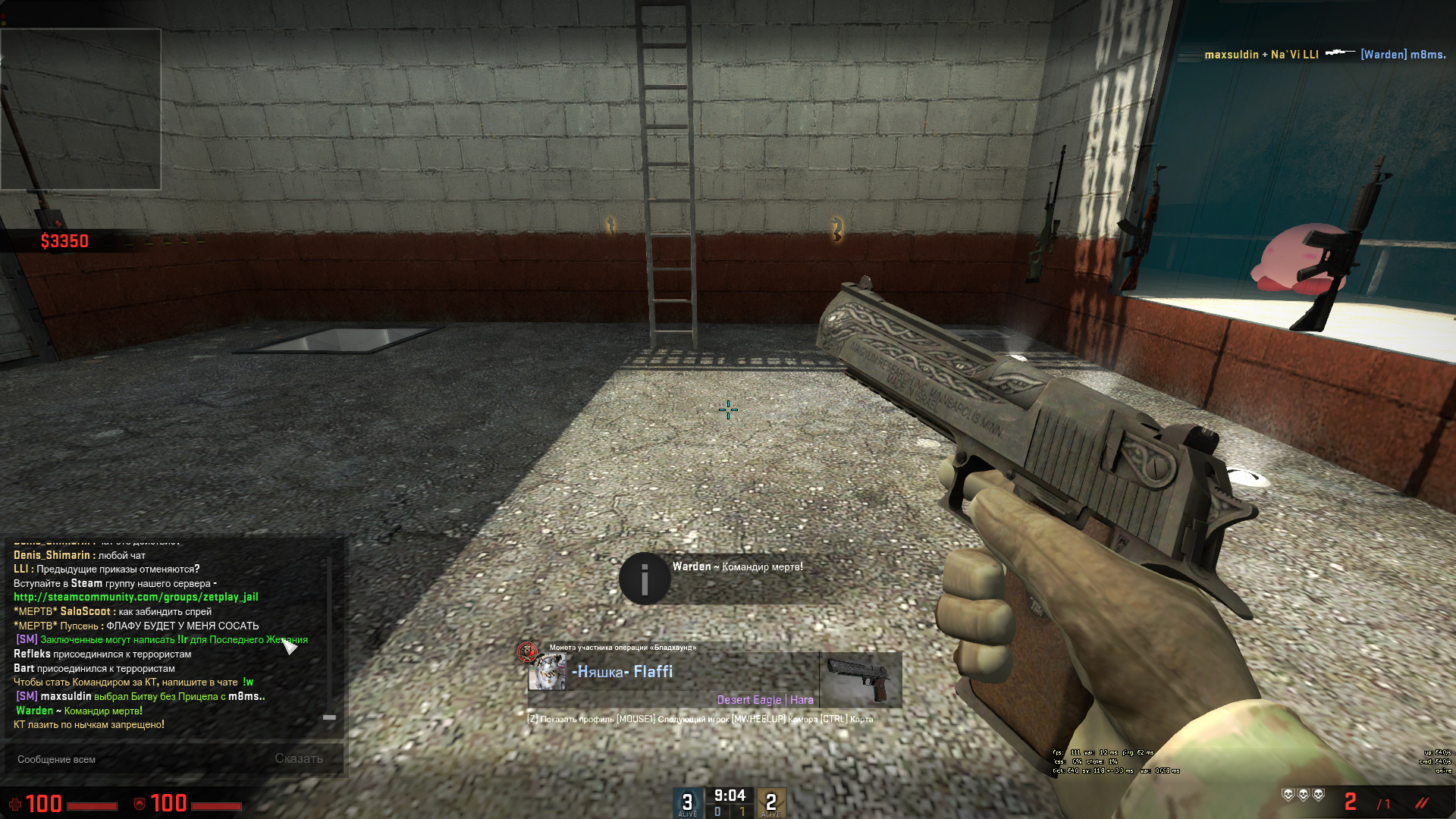
Task: Click the round info icon by Warden notice
Action: coord(645,579)
